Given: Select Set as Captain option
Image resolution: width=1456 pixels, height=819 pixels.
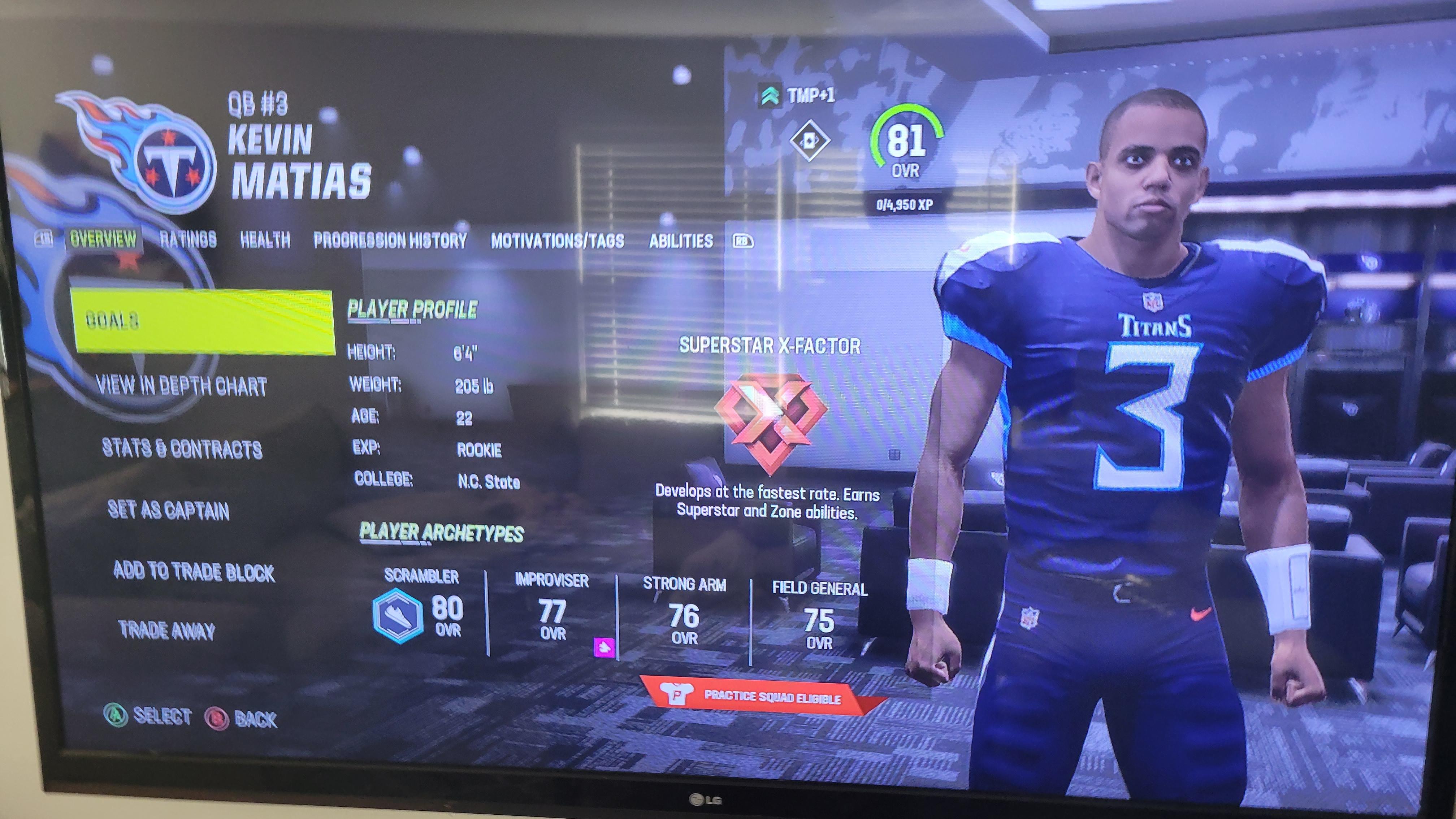Looking at the screenshot, I should [x=168, y=510].
